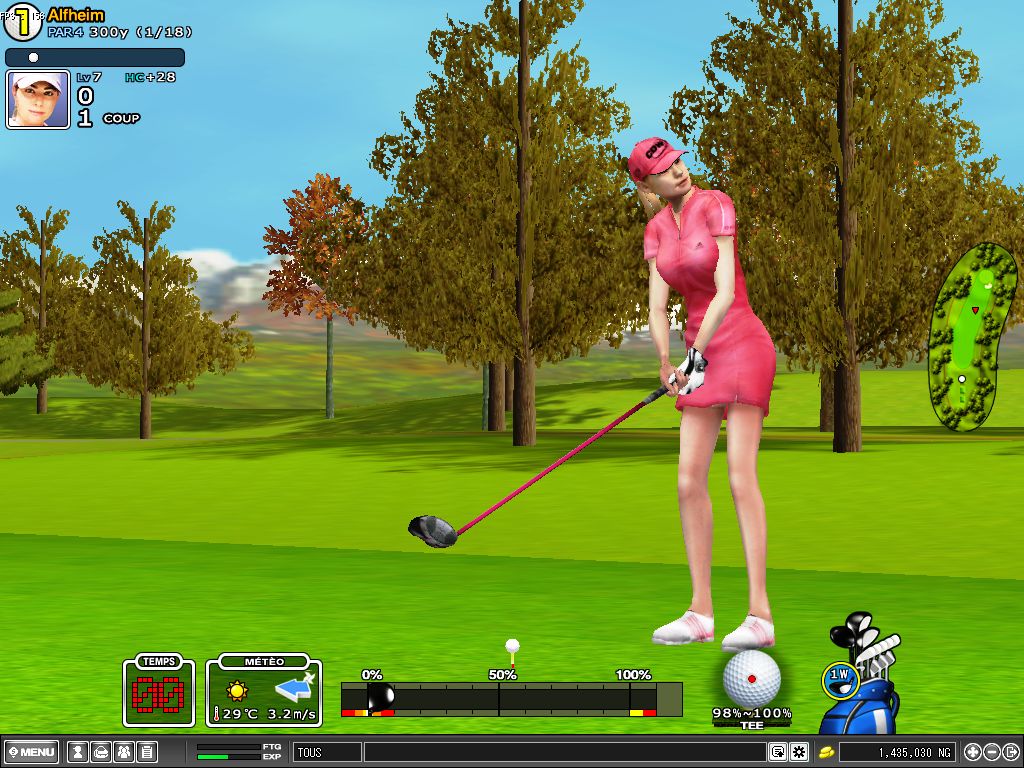The width and height of the screenshot is (1024, 768).
Task: Open the MENU button
Action: coord(32,752)
